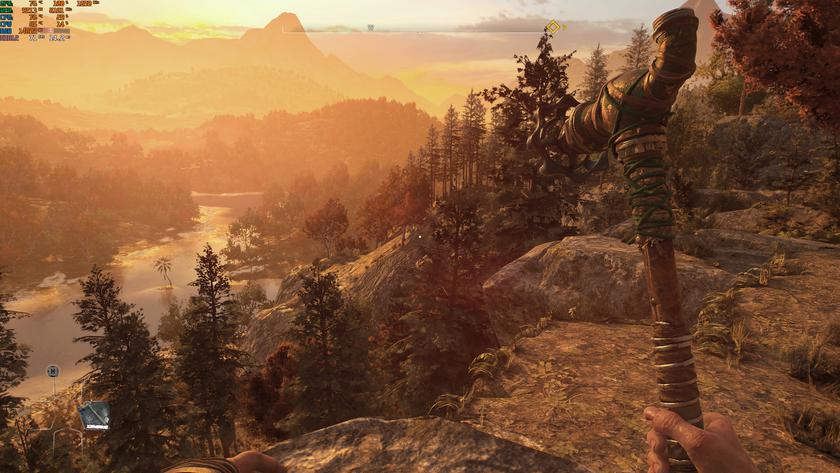
Task: Click the small grey marker on compass bar
Action: (371, 28)
